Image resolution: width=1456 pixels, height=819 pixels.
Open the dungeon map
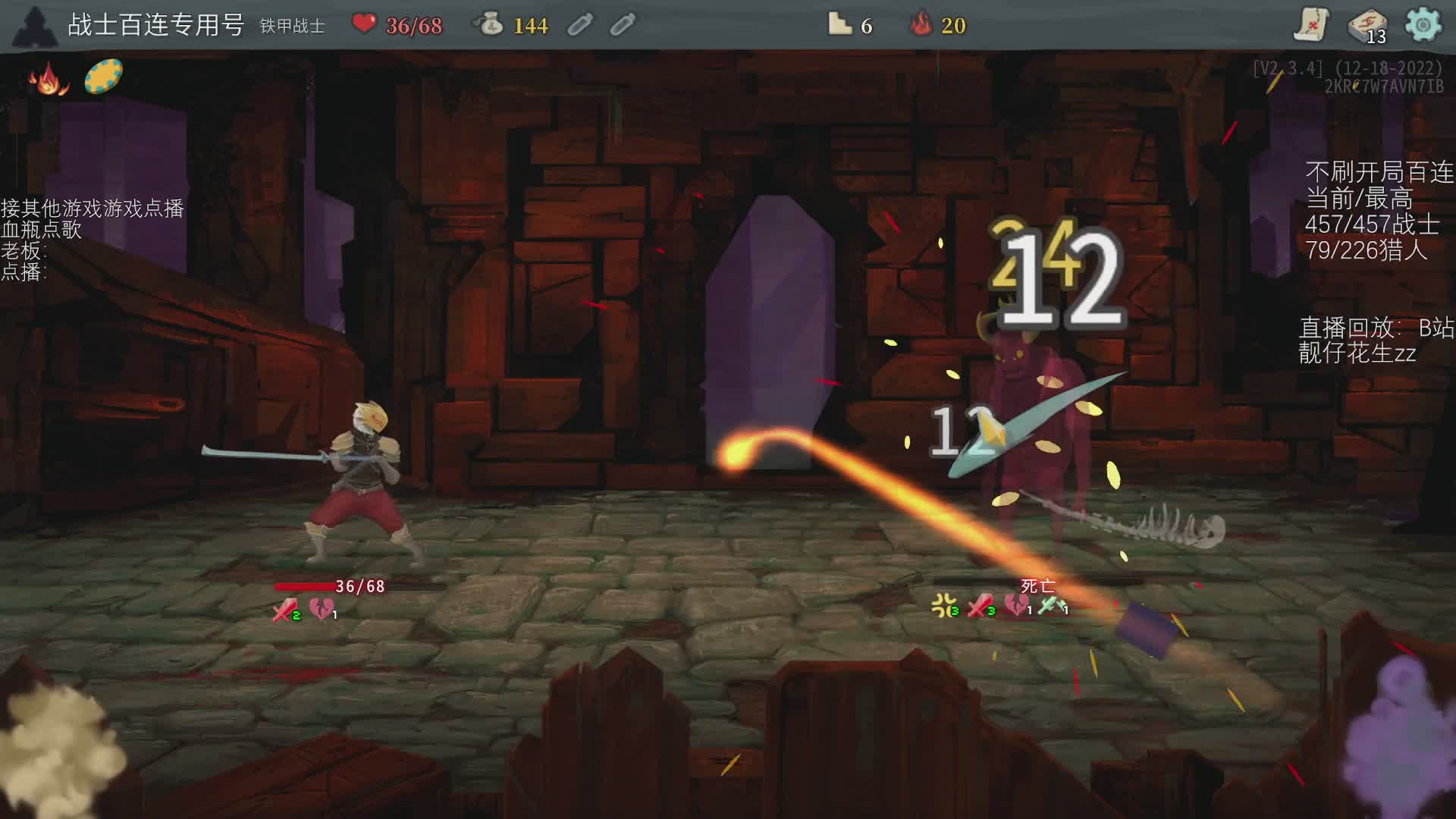pos(1310,25)
